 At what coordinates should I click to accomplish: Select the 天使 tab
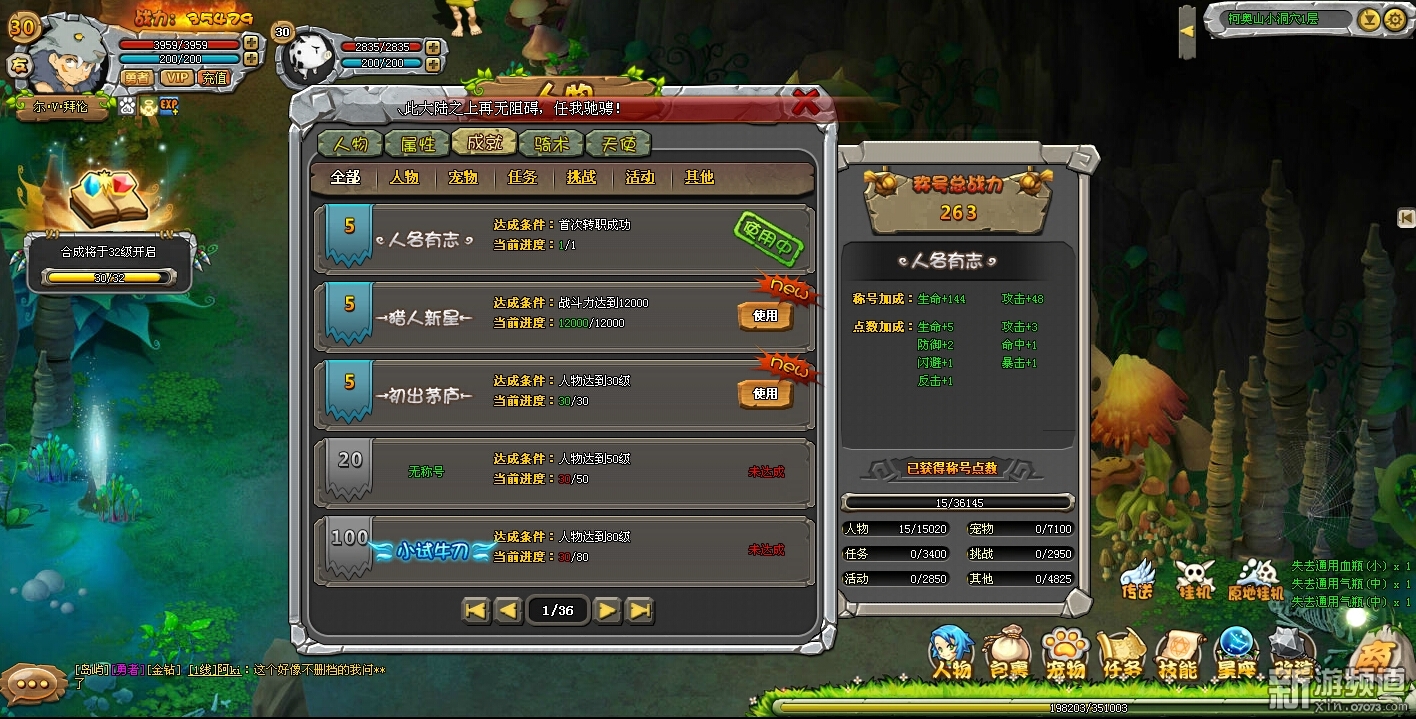(618, 143)
